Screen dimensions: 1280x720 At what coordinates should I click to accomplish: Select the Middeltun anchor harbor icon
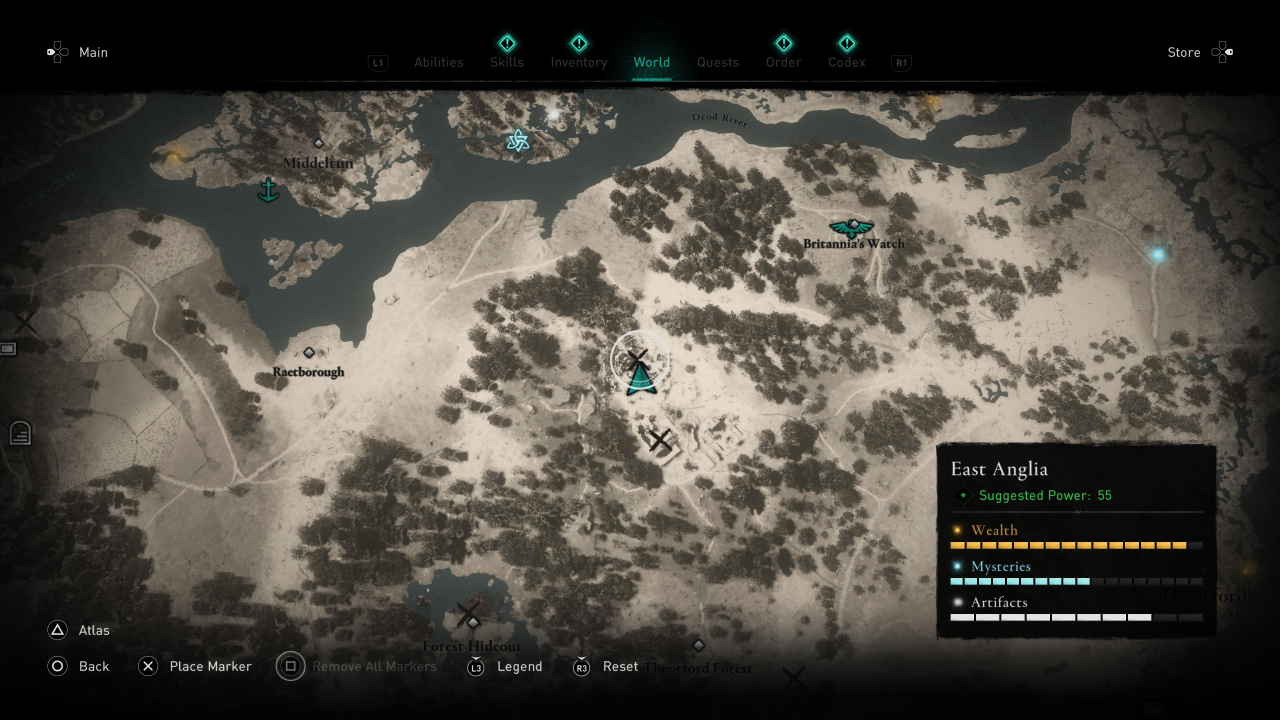coord(268,189)
